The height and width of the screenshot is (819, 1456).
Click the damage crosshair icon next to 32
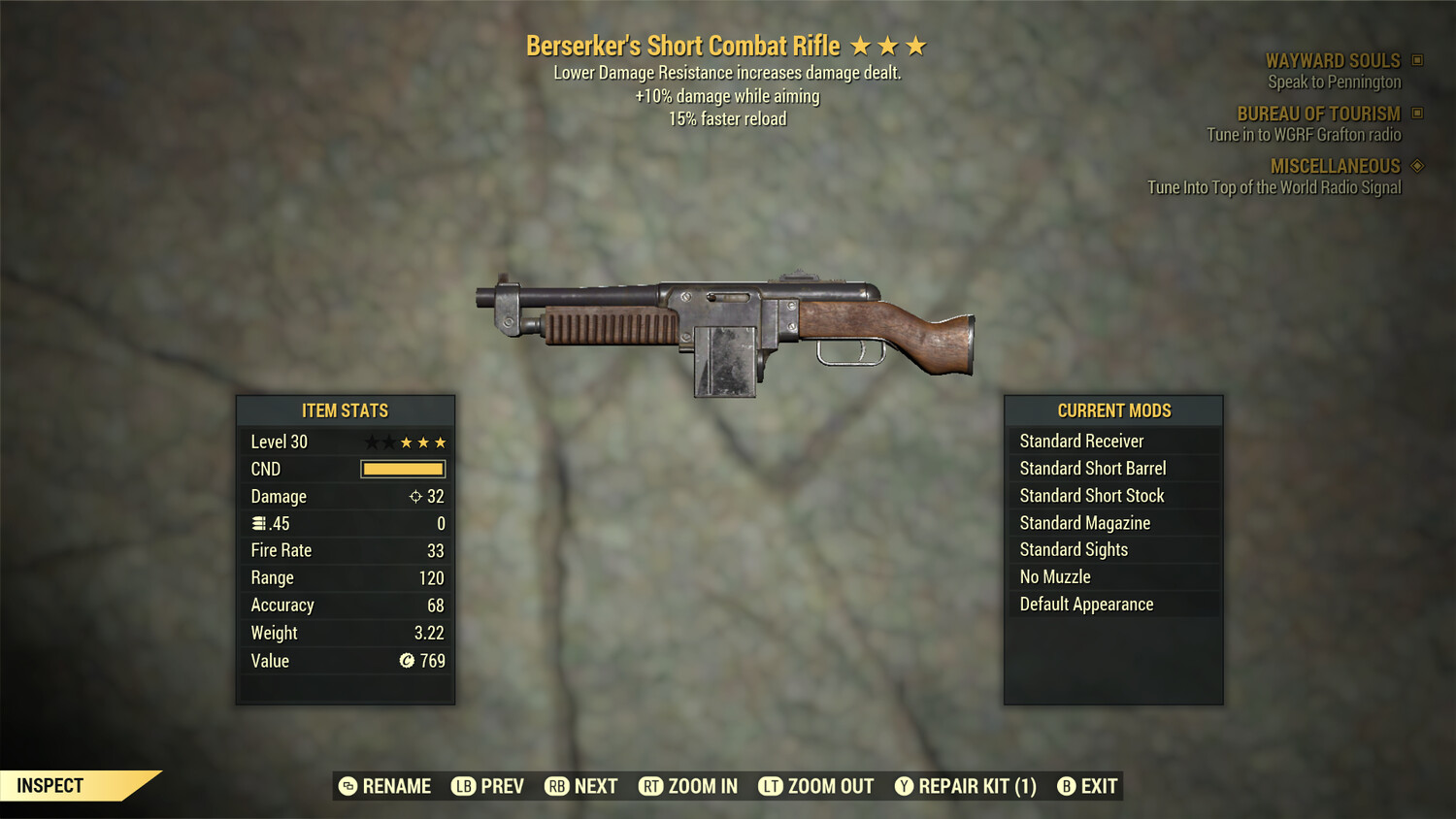click(416, 497)
